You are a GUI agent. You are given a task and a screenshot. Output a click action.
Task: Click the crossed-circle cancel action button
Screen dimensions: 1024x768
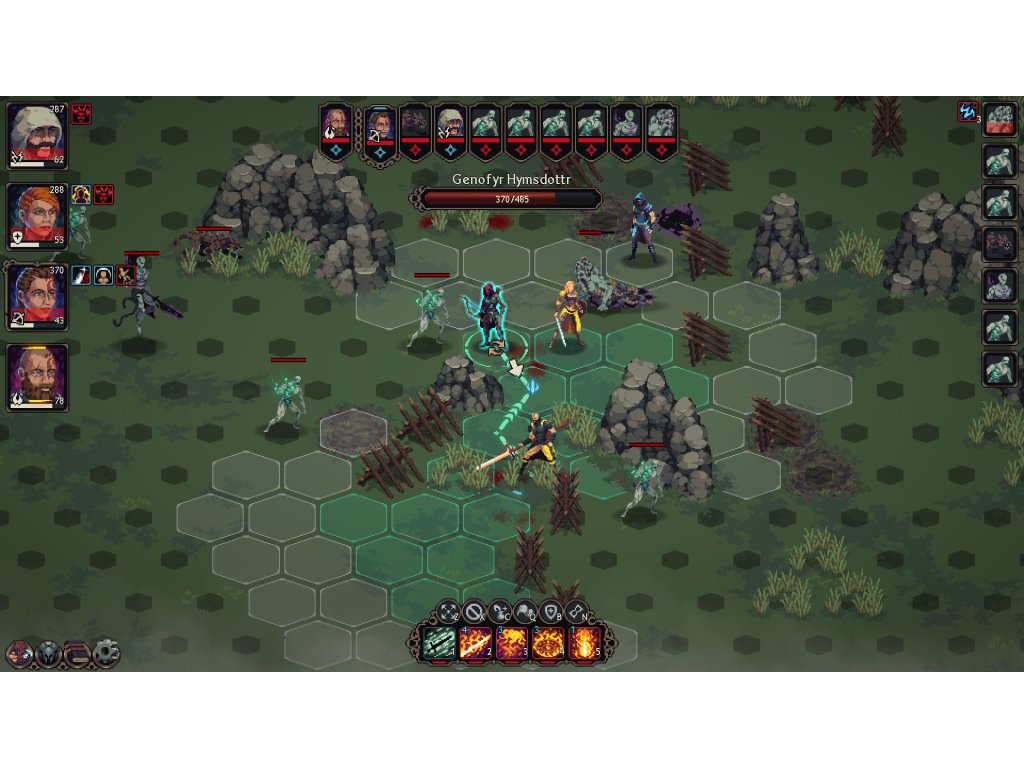[x=474, y=610]
